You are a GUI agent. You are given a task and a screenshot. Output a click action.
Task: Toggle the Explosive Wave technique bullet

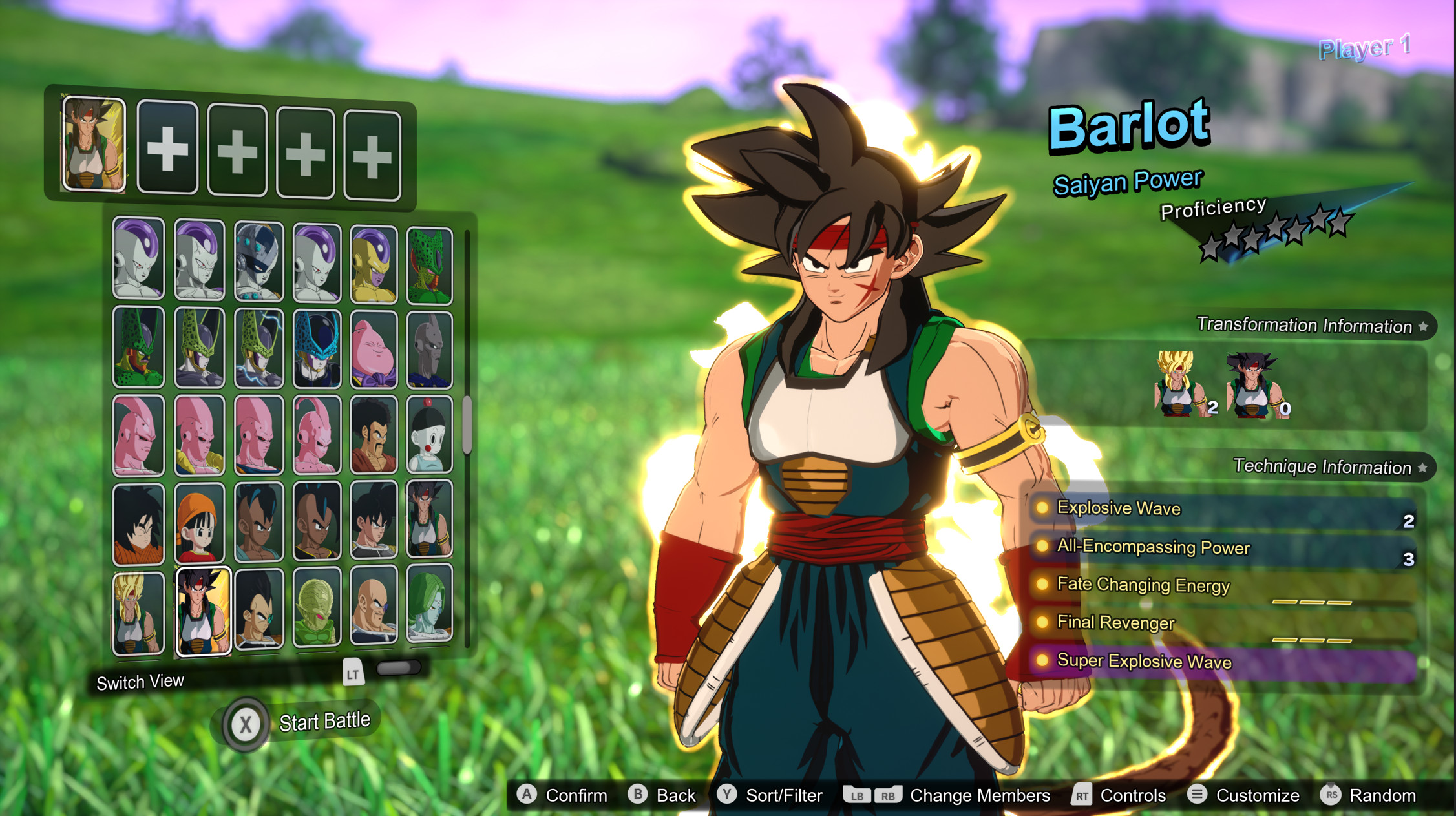click(x=1042, y=509)
